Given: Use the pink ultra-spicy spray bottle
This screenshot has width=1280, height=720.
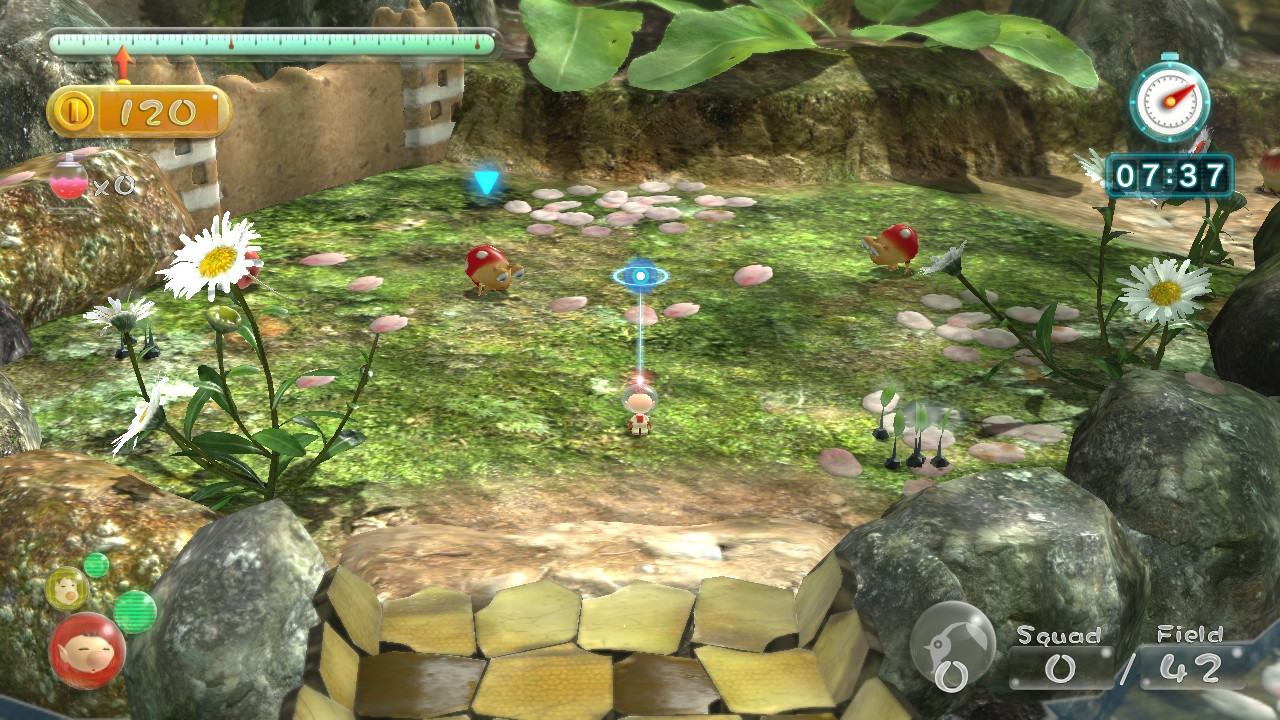Looking at the screenshot, I should [x=69, y=180].
